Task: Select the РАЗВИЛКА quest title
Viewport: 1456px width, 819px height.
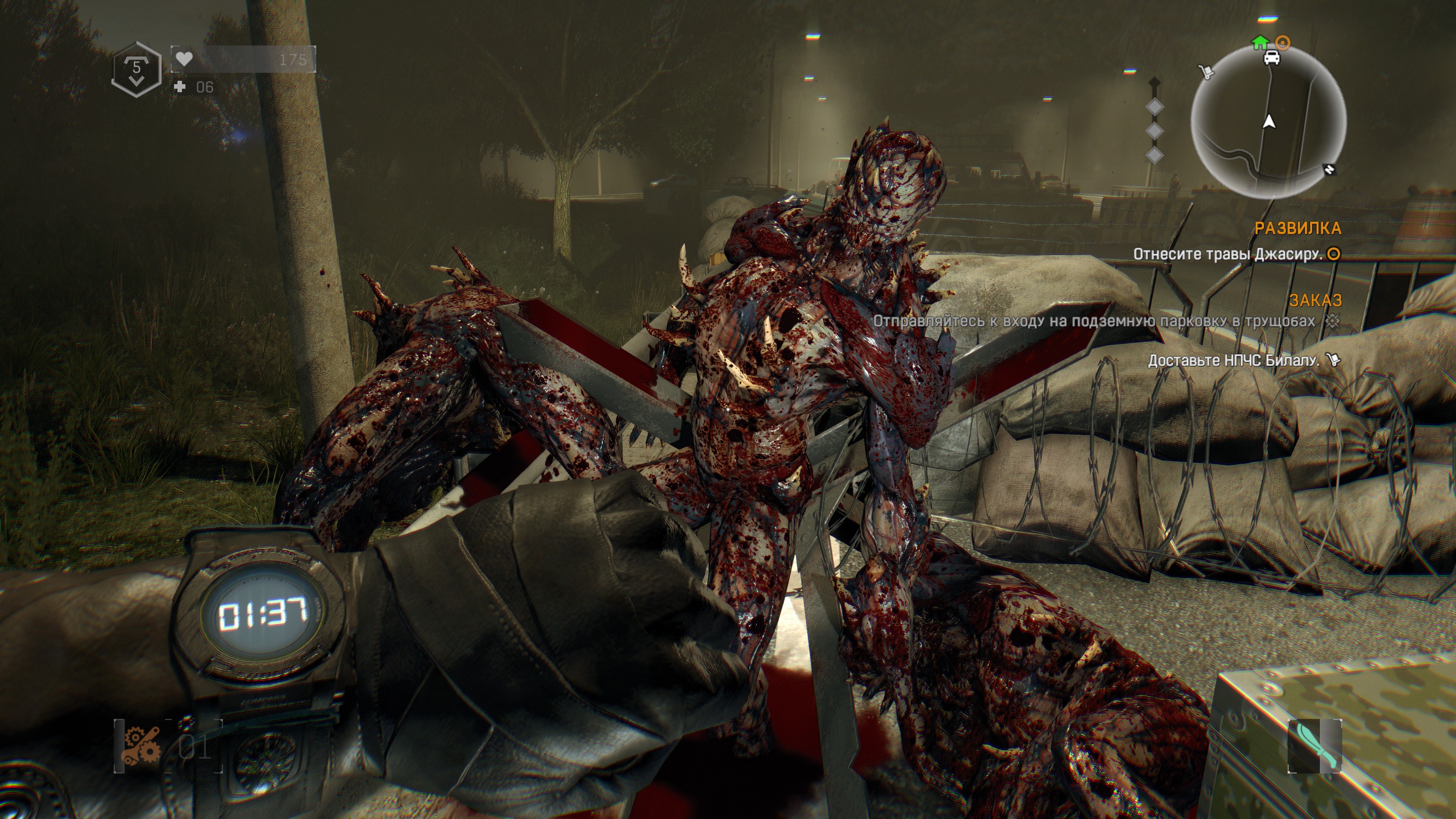Action: [x=1297, y=228]
